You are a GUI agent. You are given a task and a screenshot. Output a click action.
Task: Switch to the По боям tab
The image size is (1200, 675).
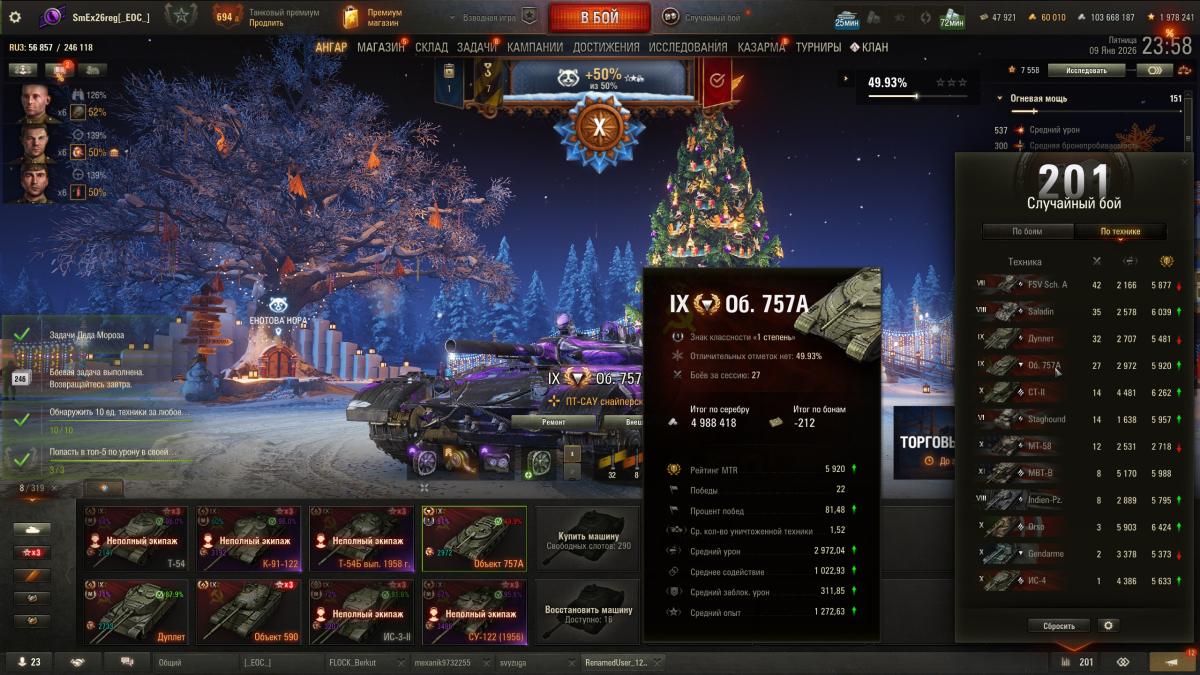pos(1027,231)
